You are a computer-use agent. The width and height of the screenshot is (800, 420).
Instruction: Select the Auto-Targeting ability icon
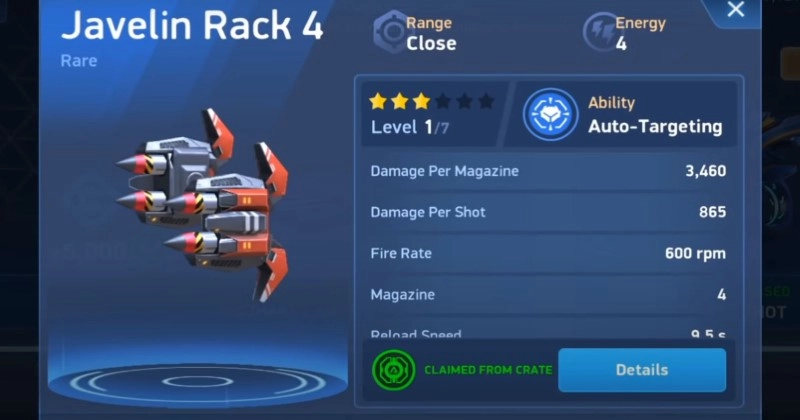[x=551, y=114]
